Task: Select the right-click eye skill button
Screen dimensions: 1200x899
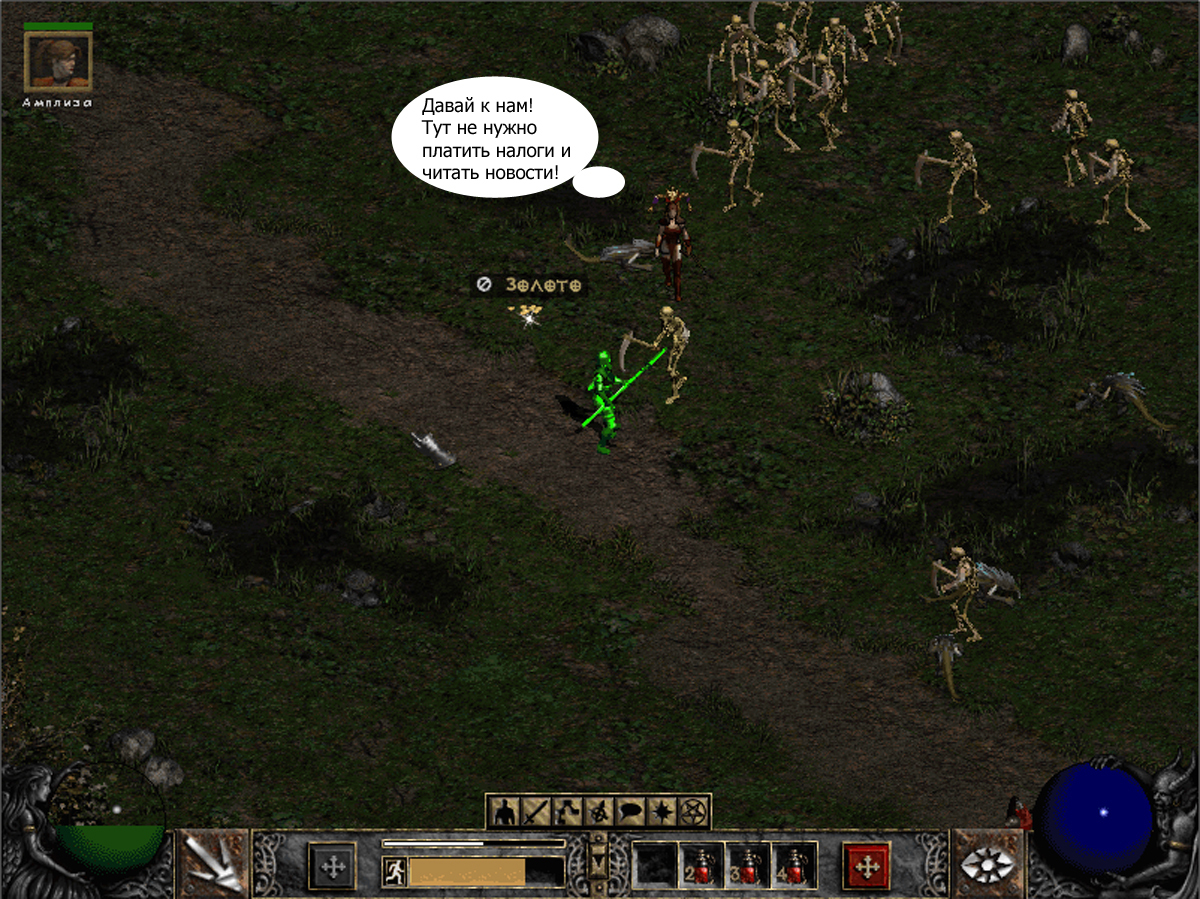Action: (x=986, y=864)
